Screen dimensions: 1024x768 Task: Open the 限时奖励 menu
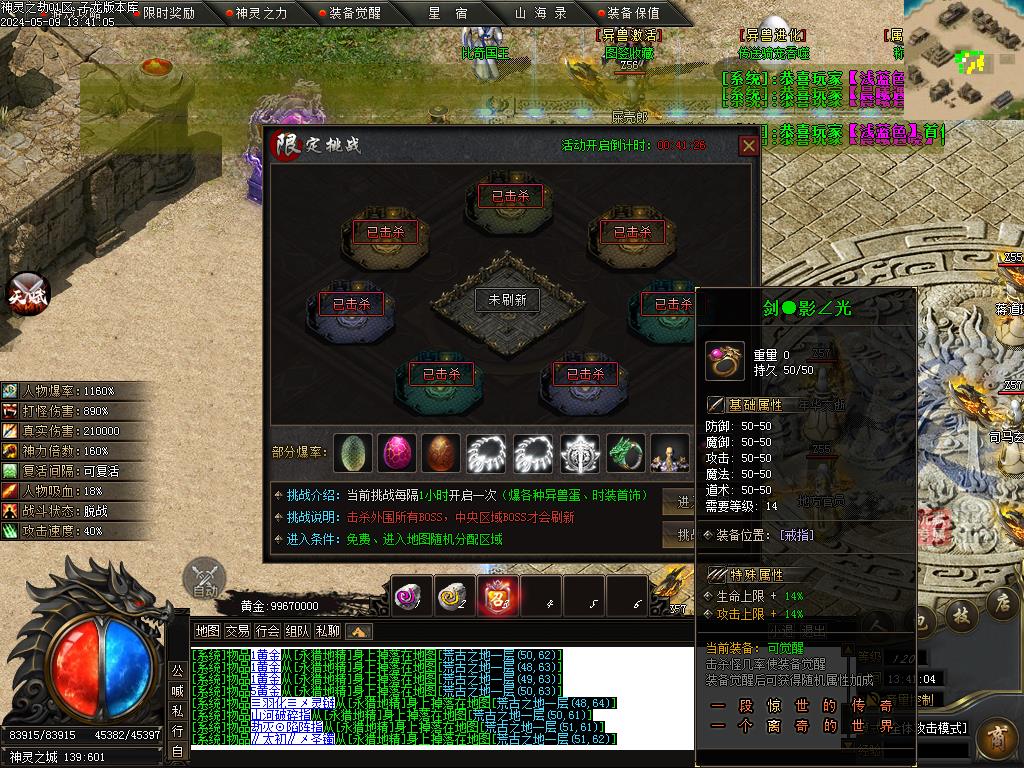(x=168, y=13)
